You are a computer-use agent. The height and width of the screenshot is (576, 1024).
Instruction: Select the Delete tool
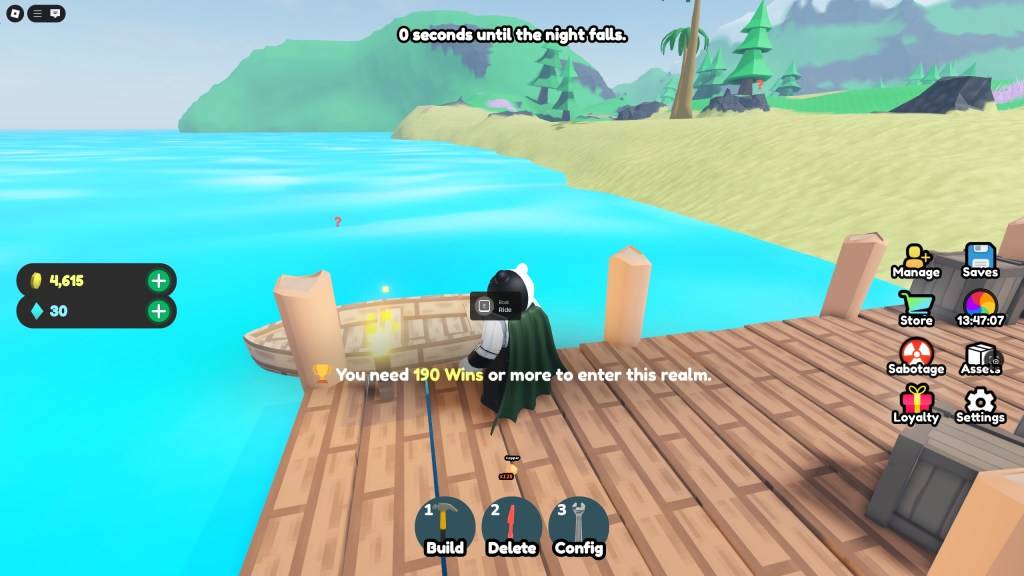point(512,525)
